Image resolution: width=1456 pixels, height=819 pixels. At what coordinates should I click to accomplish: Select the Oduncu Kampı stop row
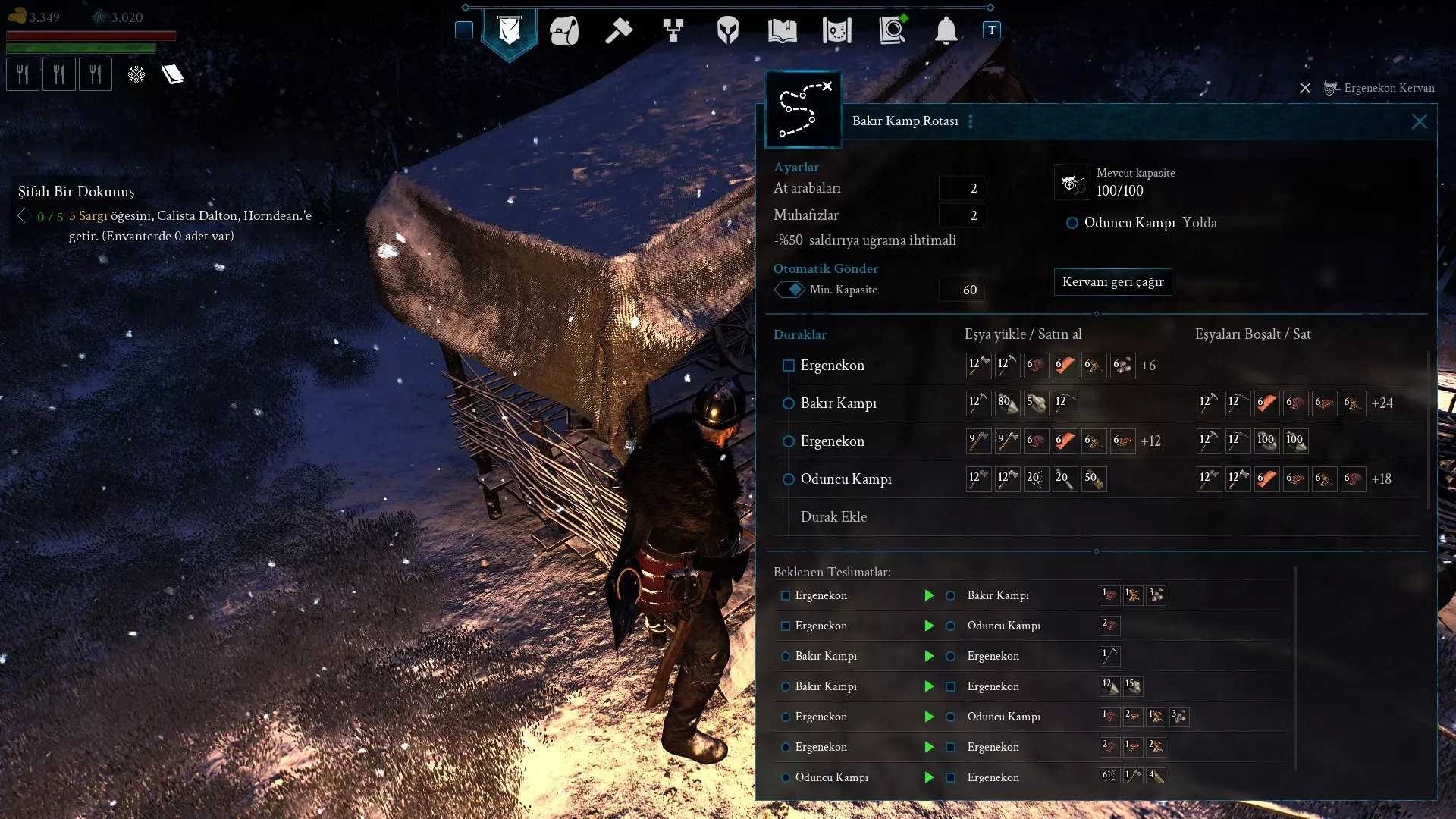[846, 479]
